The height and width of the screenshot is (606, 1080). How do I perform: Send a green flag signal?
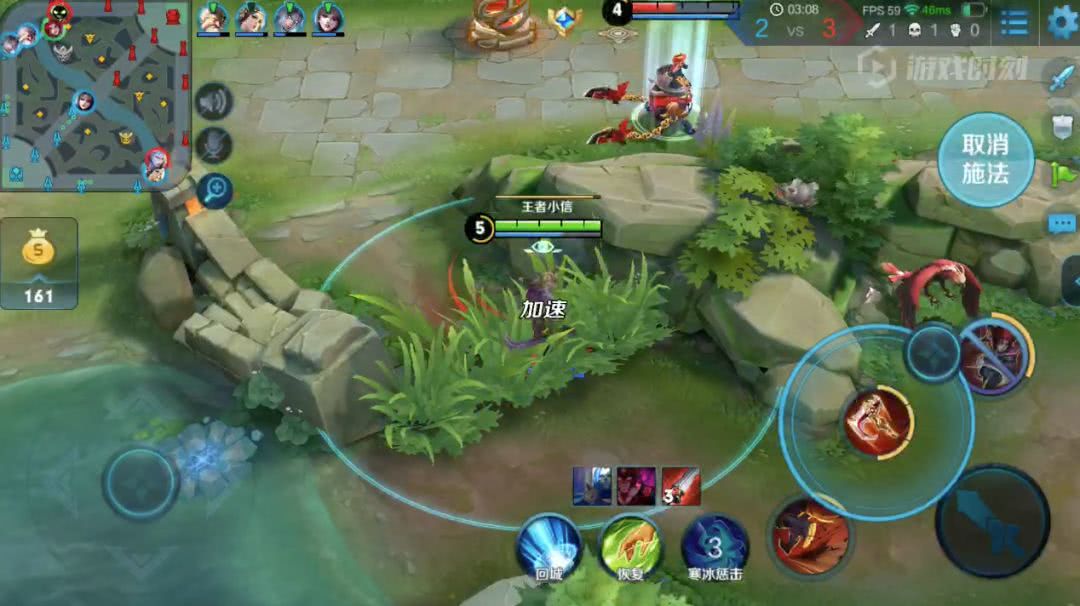click(1063, 176)
